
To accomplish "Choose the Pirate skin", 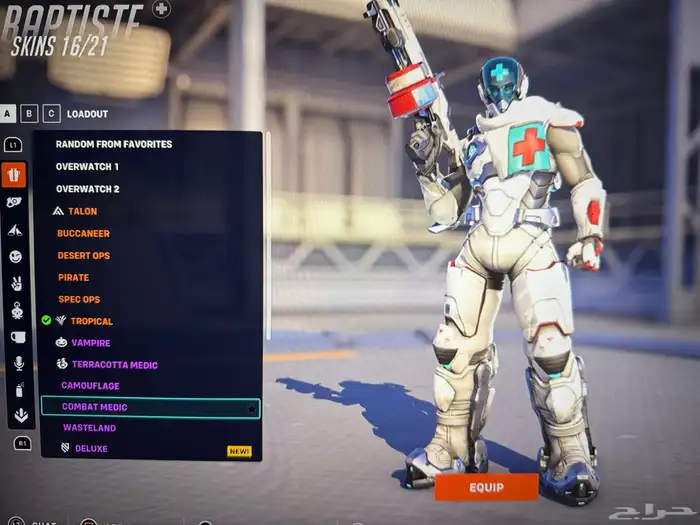I will coord(74,277).
